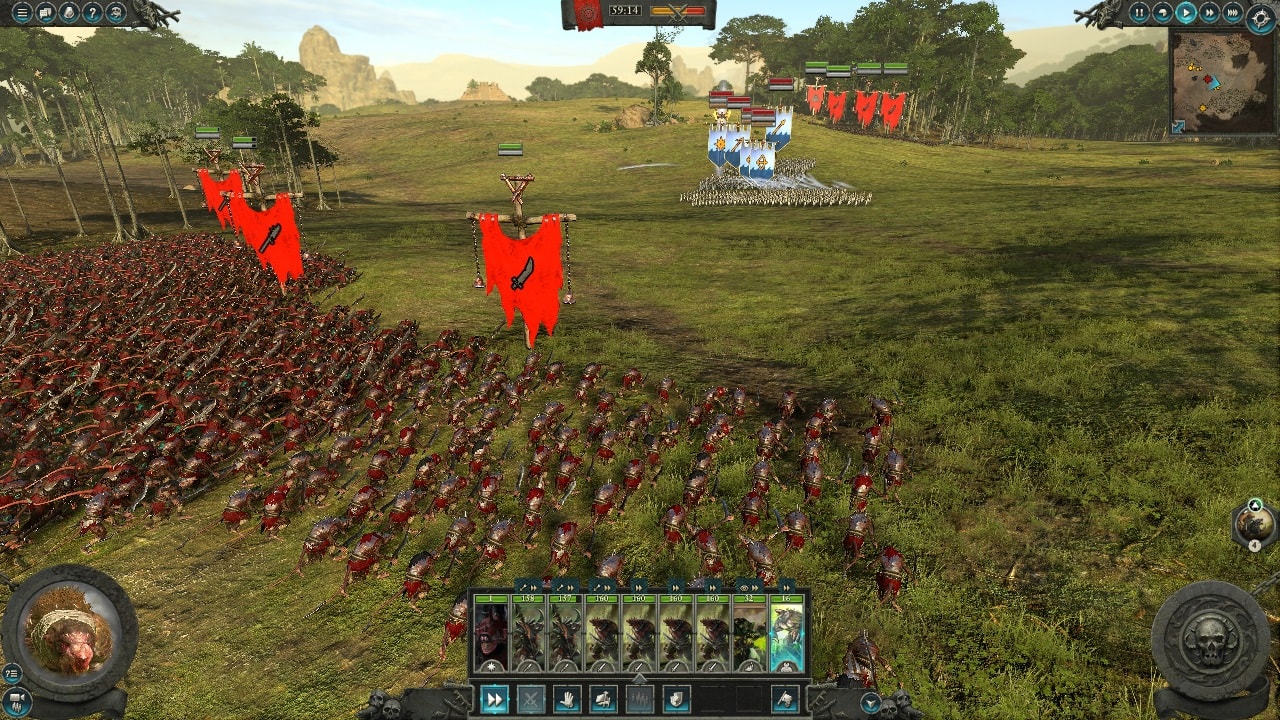Select the highlighted unit card with 16 soldiers

786,633
